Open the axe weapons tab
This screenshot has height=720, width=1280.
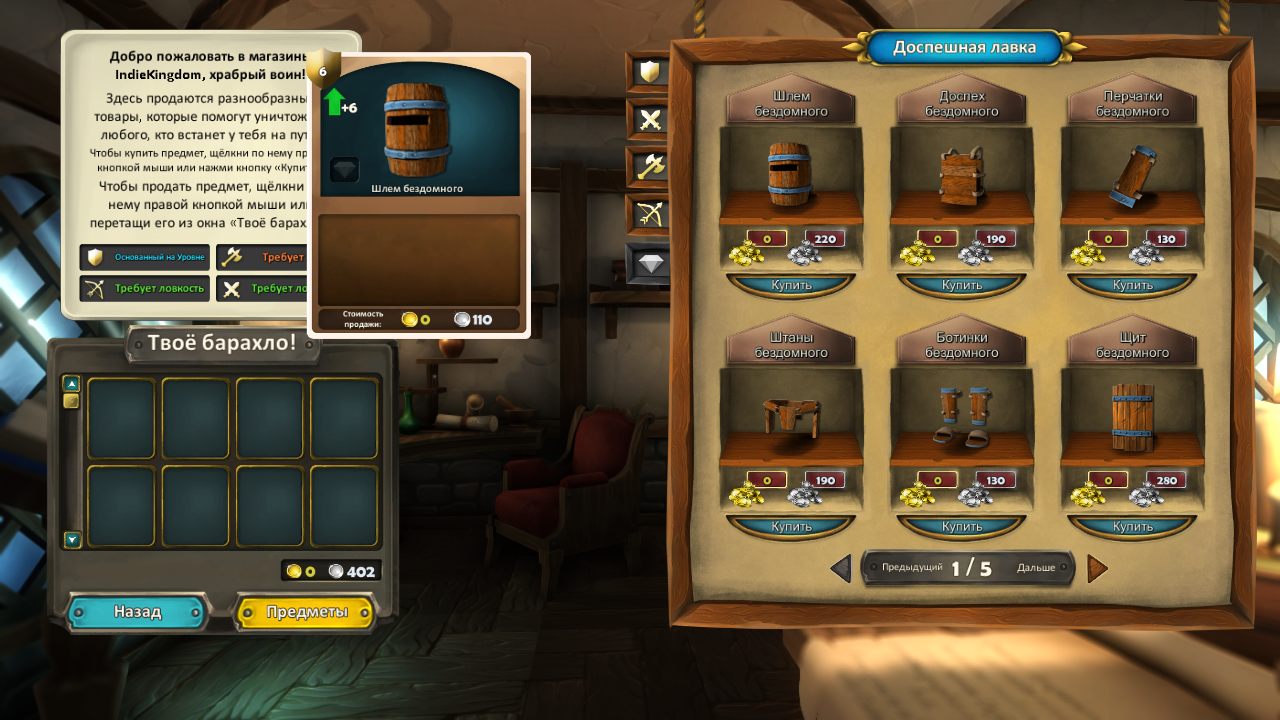[649, 167]
